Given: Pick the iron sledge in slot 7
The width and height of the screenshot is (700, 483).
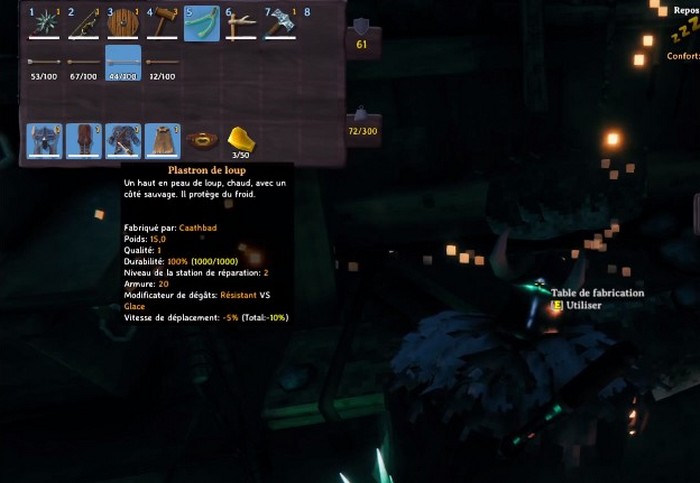Looking at the screenshot, I should [x=279, y=24].
